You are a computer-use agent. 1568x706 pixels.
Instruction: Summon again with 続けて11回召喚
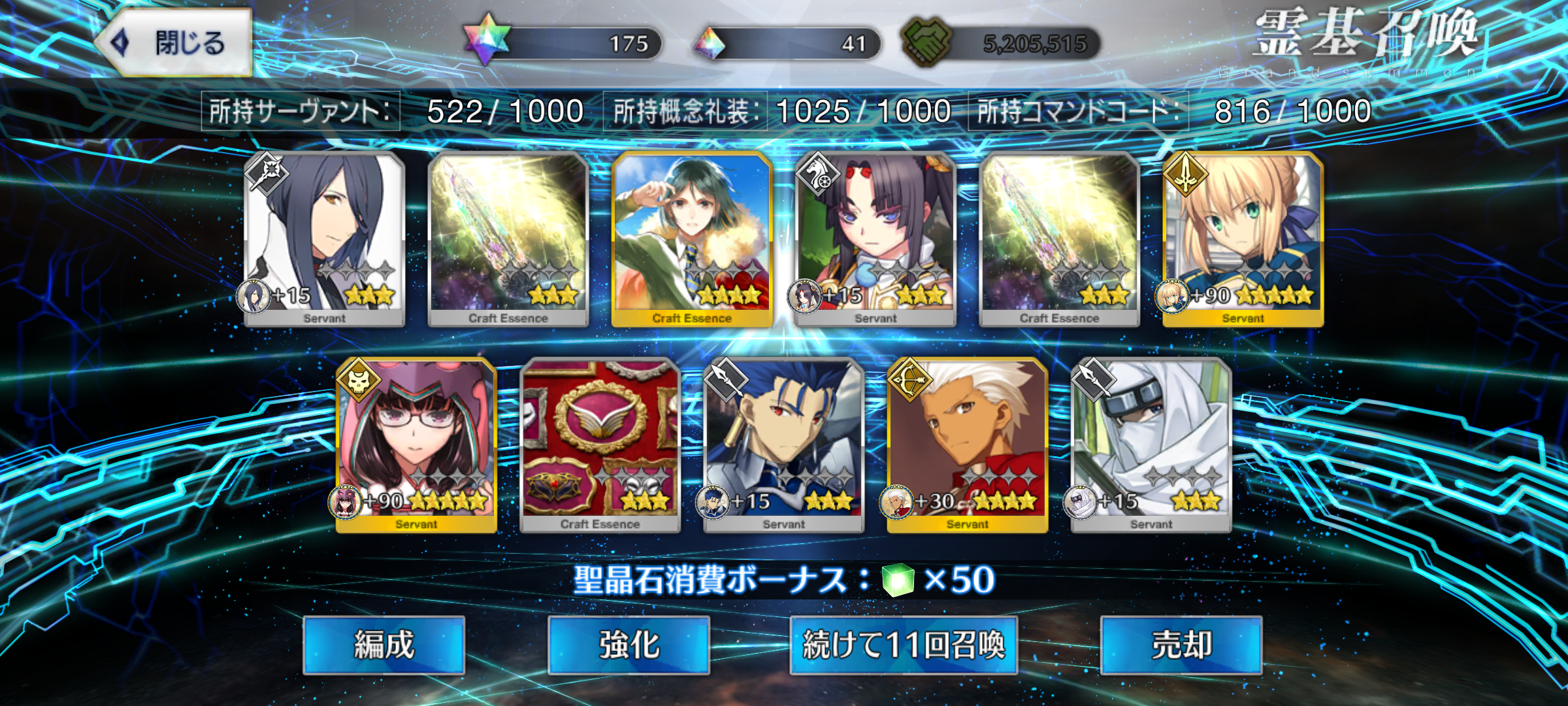[904, 645]
